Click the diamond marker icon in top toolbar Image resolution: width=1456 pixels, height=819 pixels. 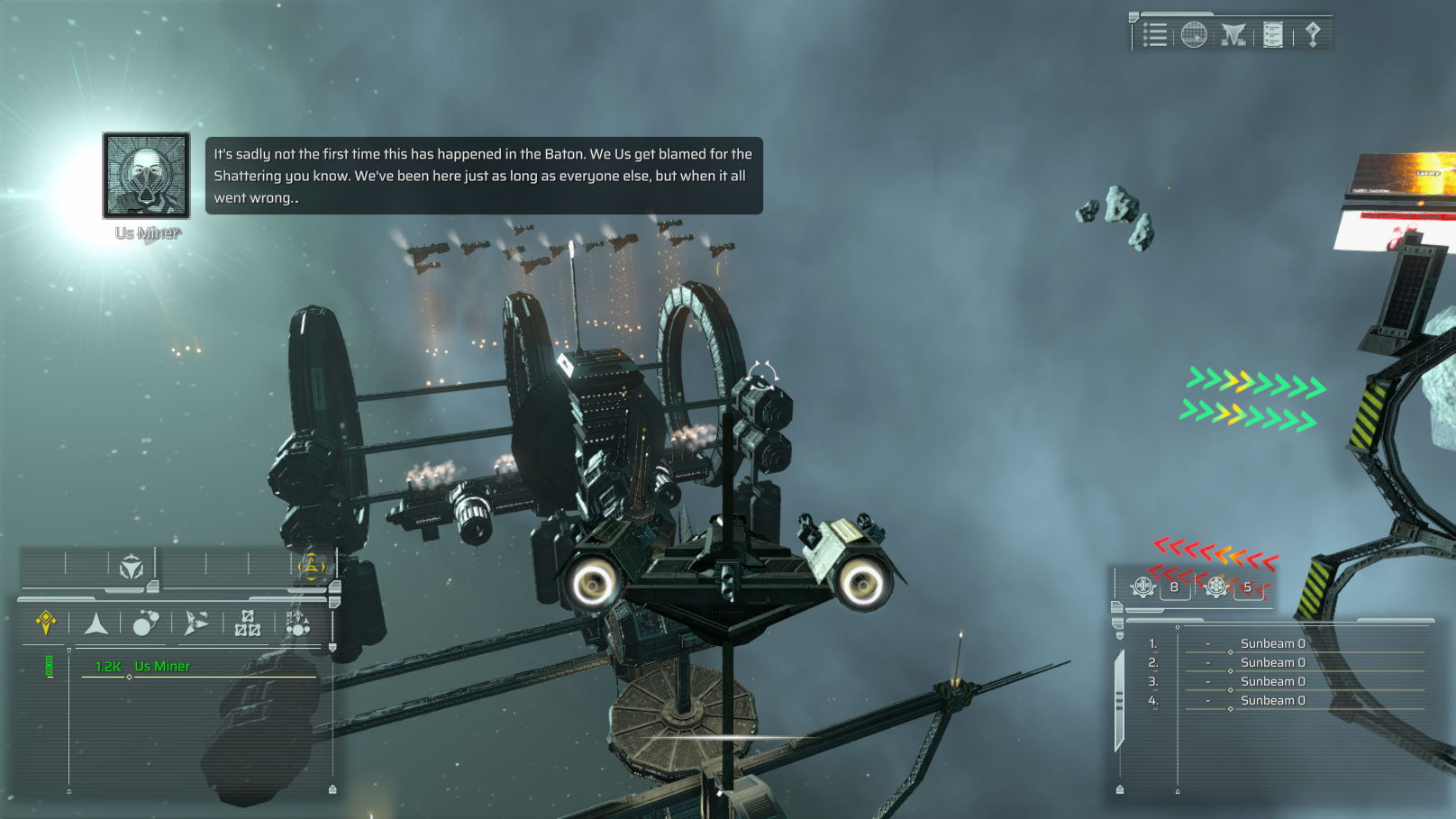tap(1313, 35)
